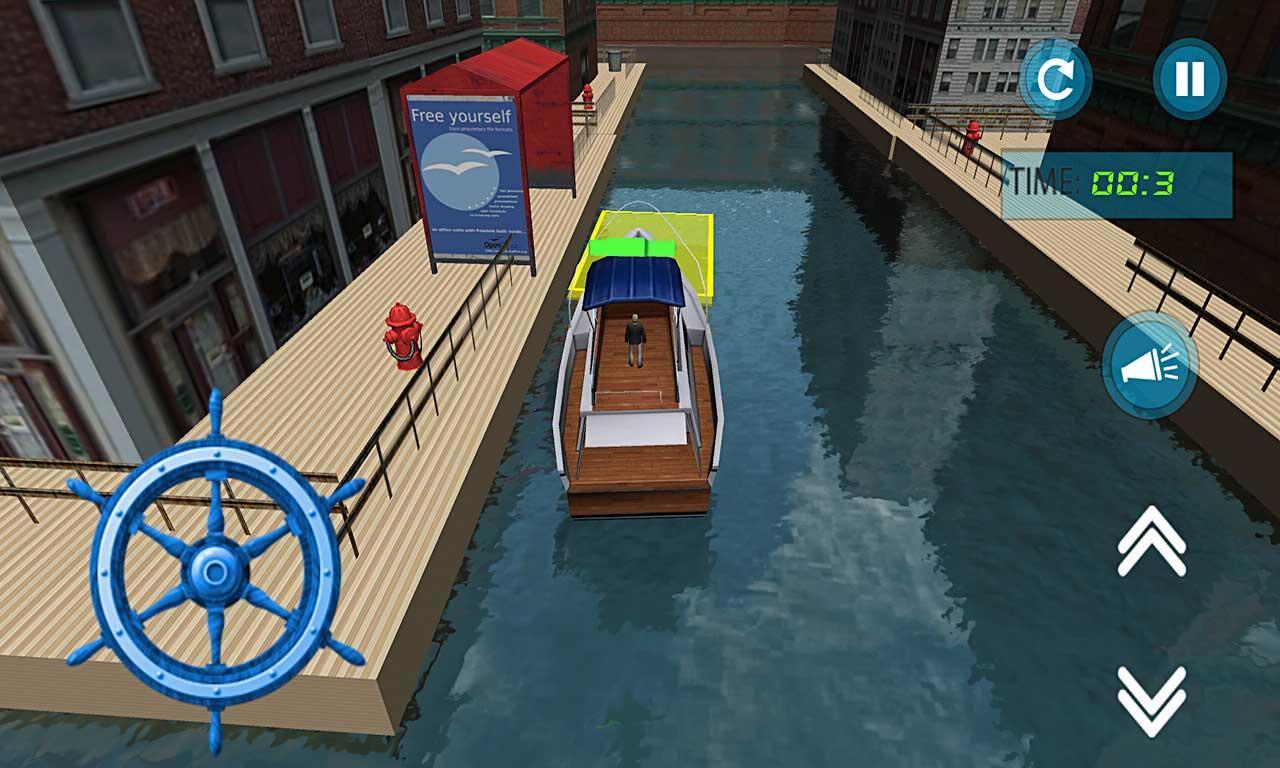The width and height of the screenshot is (1280, 768).
Task: Tap the fire hydrant on the right walkway
Action: point(971,135)
